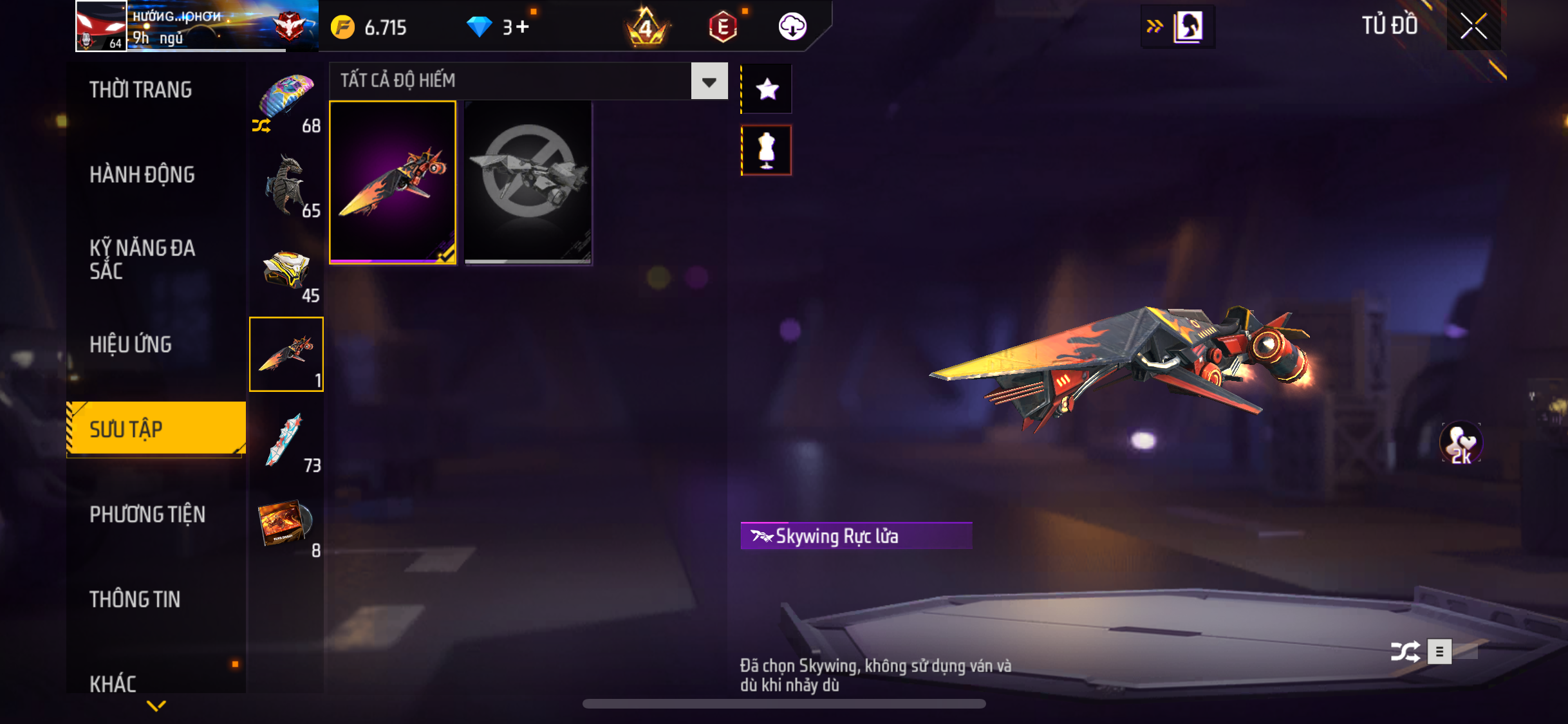
Task: Select Kỹ Năng Đa Sắc category
Action: coord(142,259)
